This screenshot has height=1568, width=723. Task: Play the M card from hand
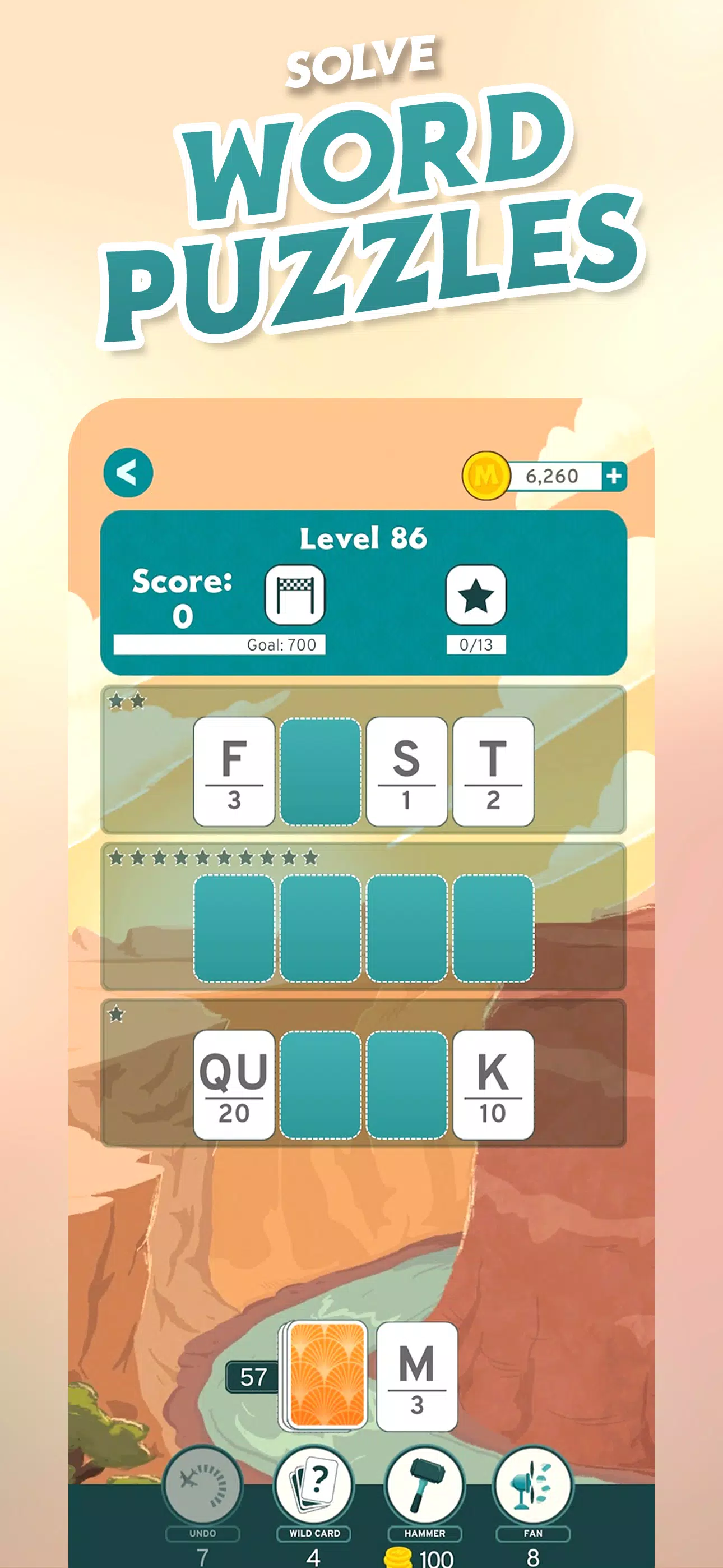[x=417, y=1376]
